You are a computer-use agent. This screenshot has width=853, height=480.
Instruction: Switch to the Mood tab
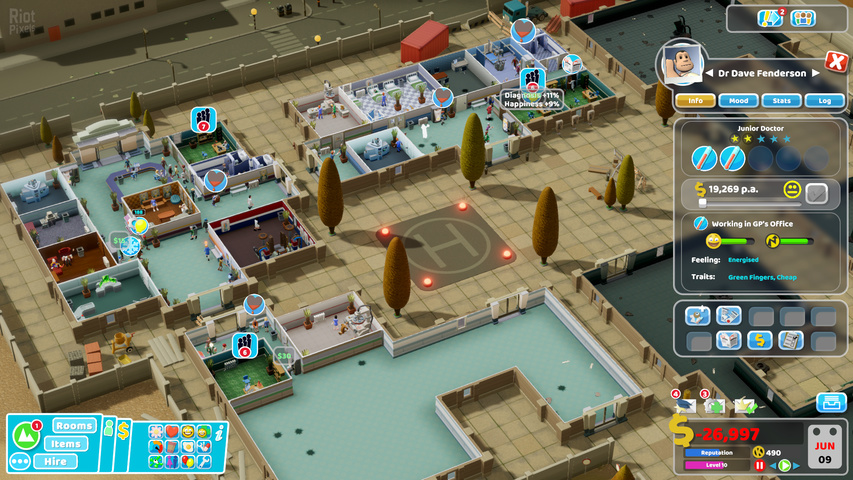(x=738, y=100)
